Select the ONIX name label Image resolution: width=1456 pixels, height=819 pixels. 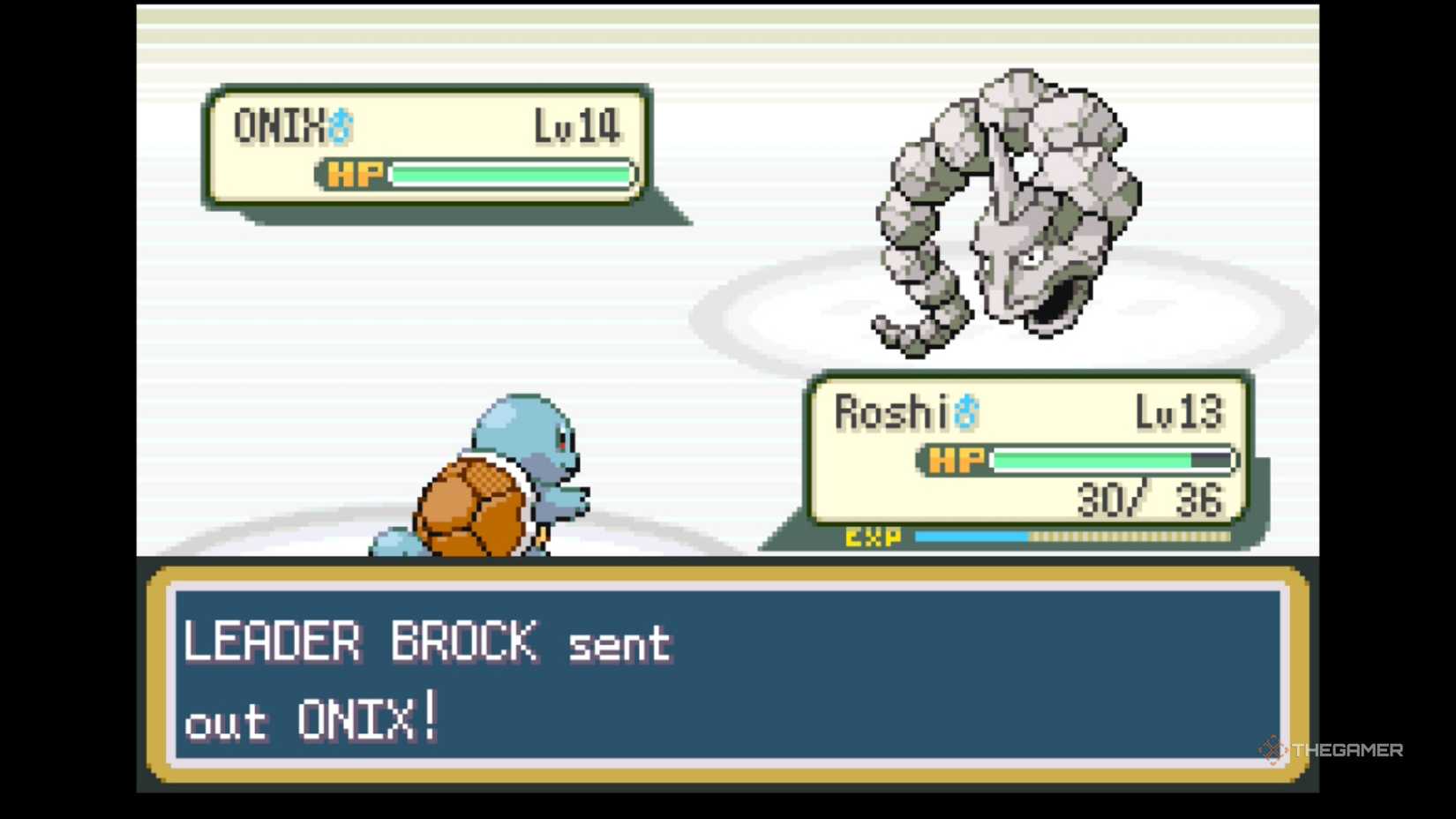pyautogui.click(x=282, y=124)
